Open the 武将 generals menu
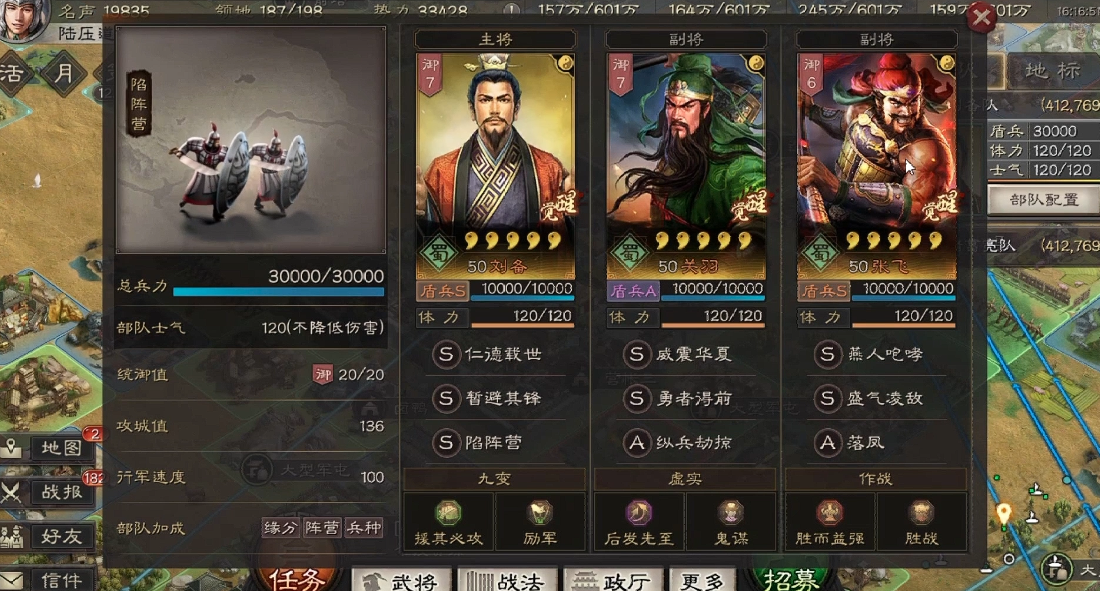This screenshot has width=1100, height=591. [x=401, y=581]
